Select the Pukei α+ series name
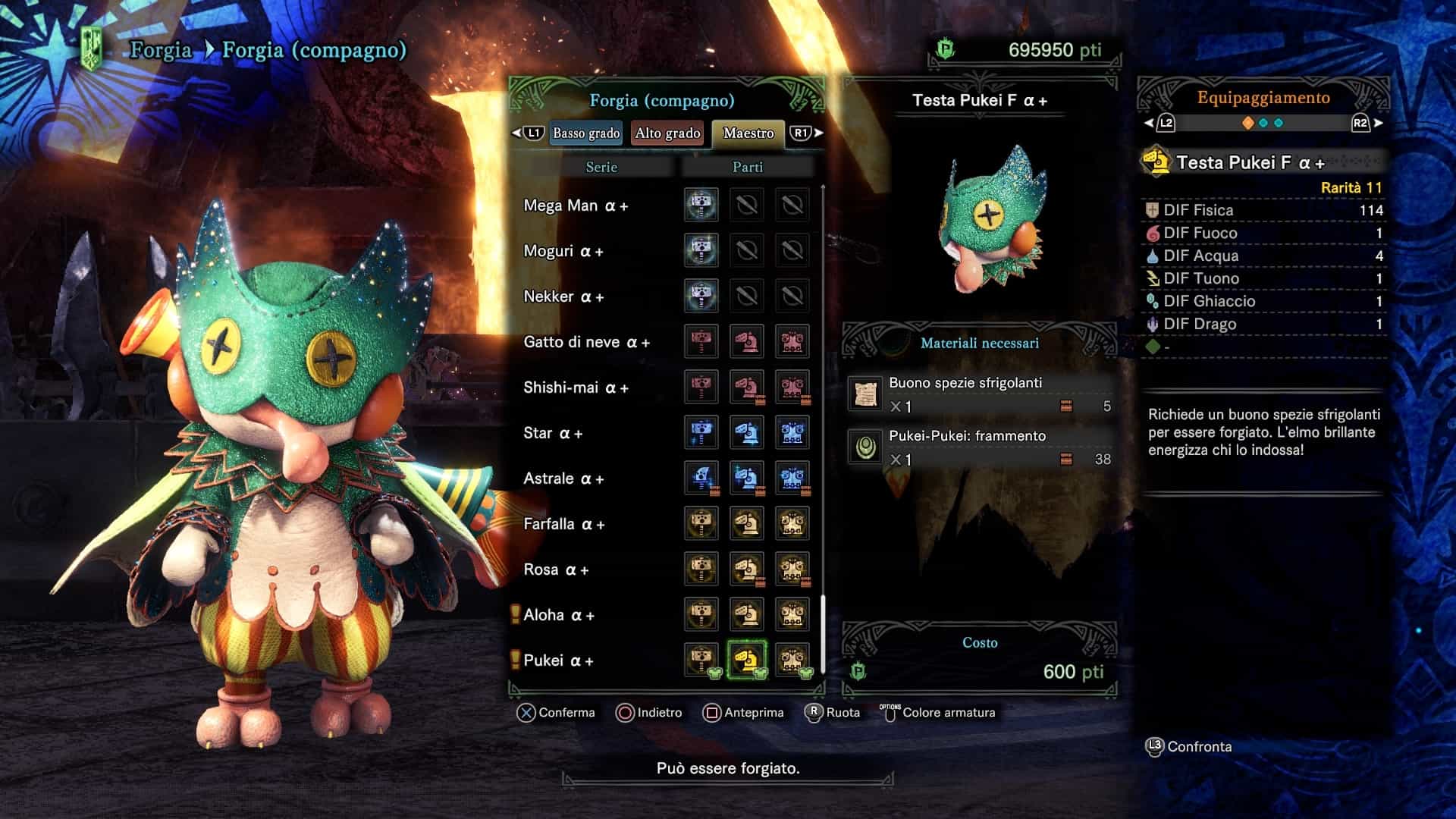The height and width of the screenshot is (819, 1456). click(558, 661)
